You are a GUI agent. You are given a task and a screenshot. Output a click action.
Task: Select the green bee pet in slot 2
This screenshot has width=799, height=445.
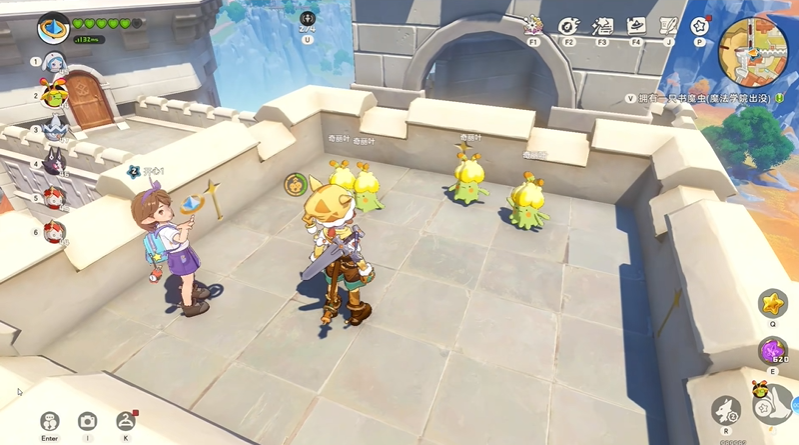pos(54,96)
